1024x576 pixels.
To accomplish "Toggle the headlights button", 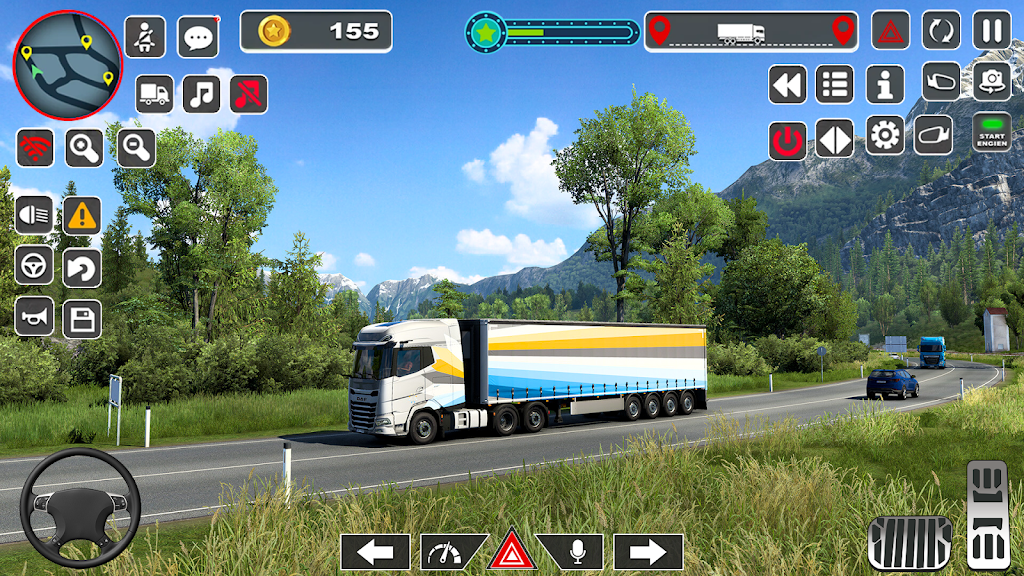I will coord(34,214).
